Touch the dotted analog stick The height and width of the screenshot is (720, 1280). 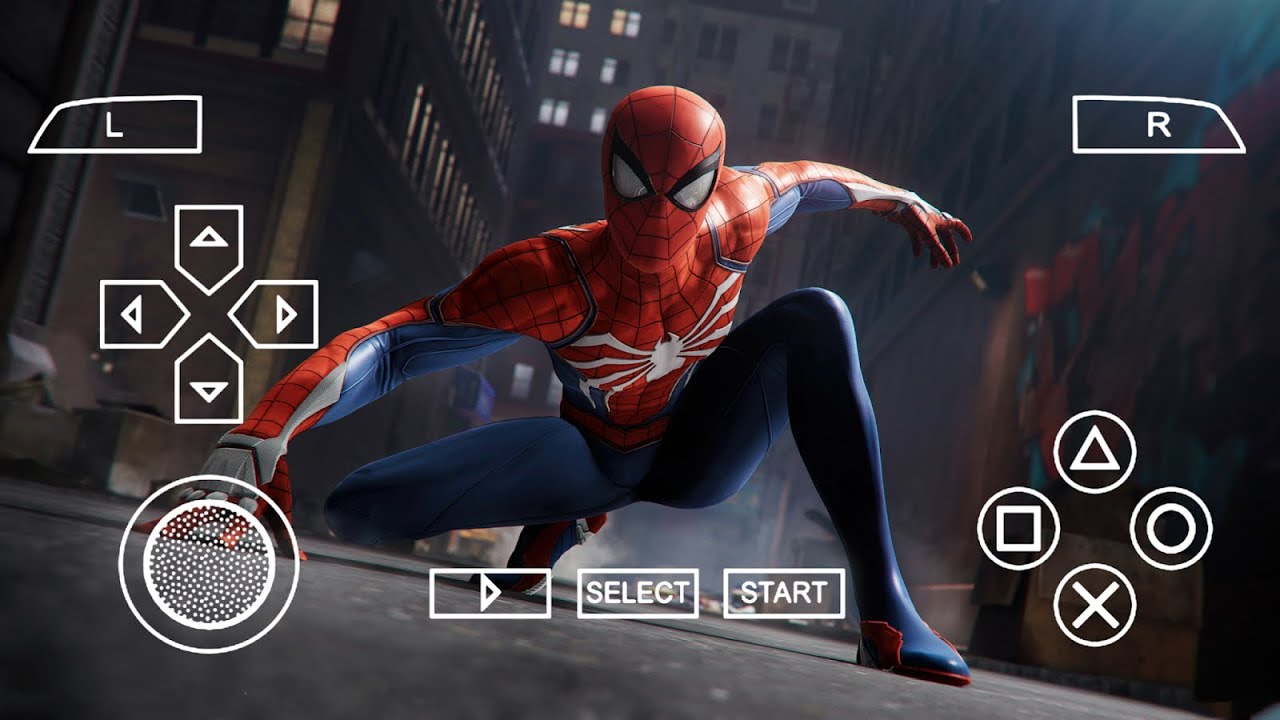click(x=209, y=563)
